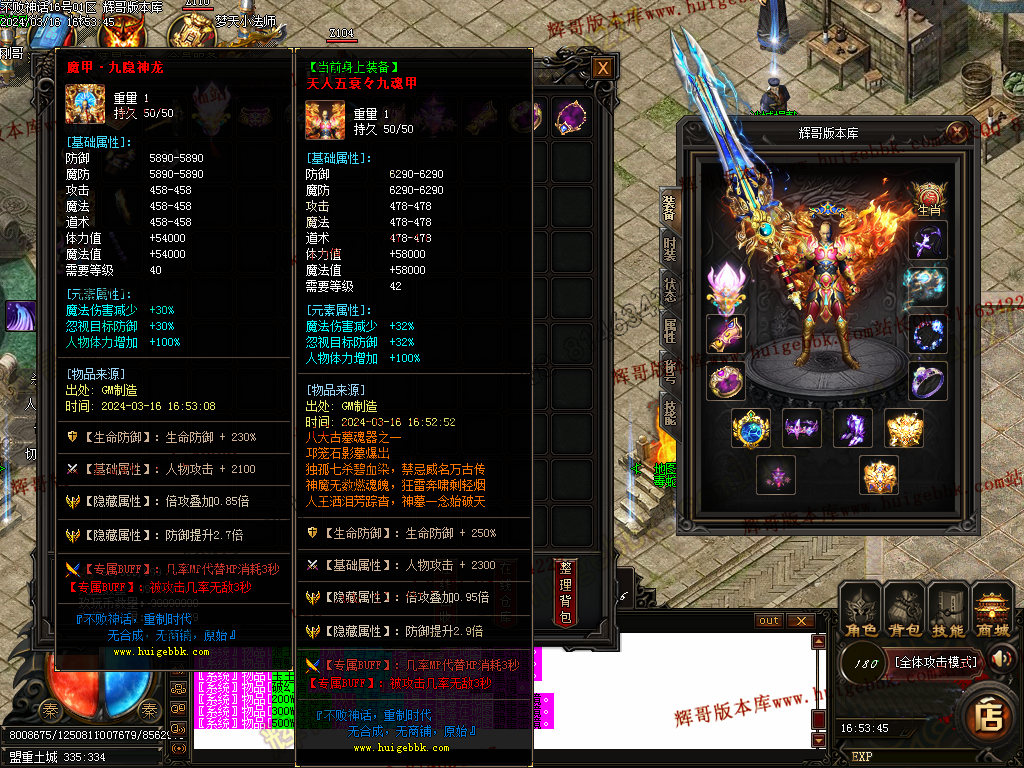Open the round 店 store button

point(989,716)
